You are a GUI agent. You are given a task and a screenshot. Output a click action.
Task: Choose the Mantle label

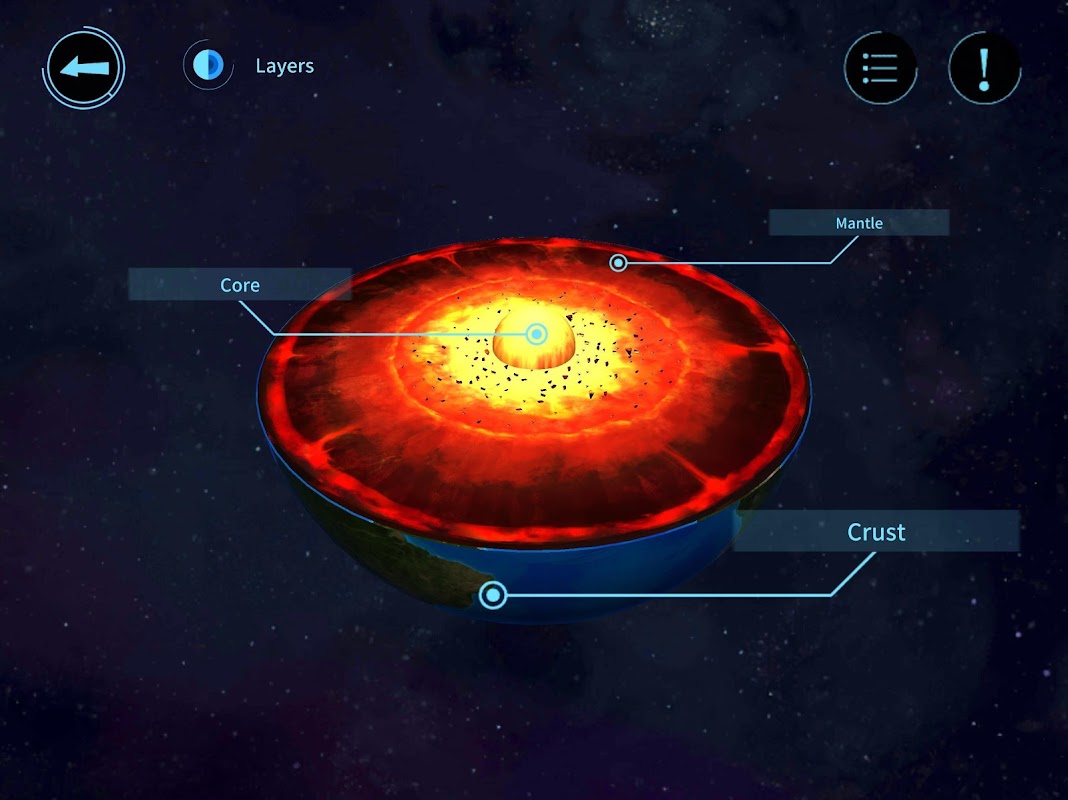(x=859, y=223)
